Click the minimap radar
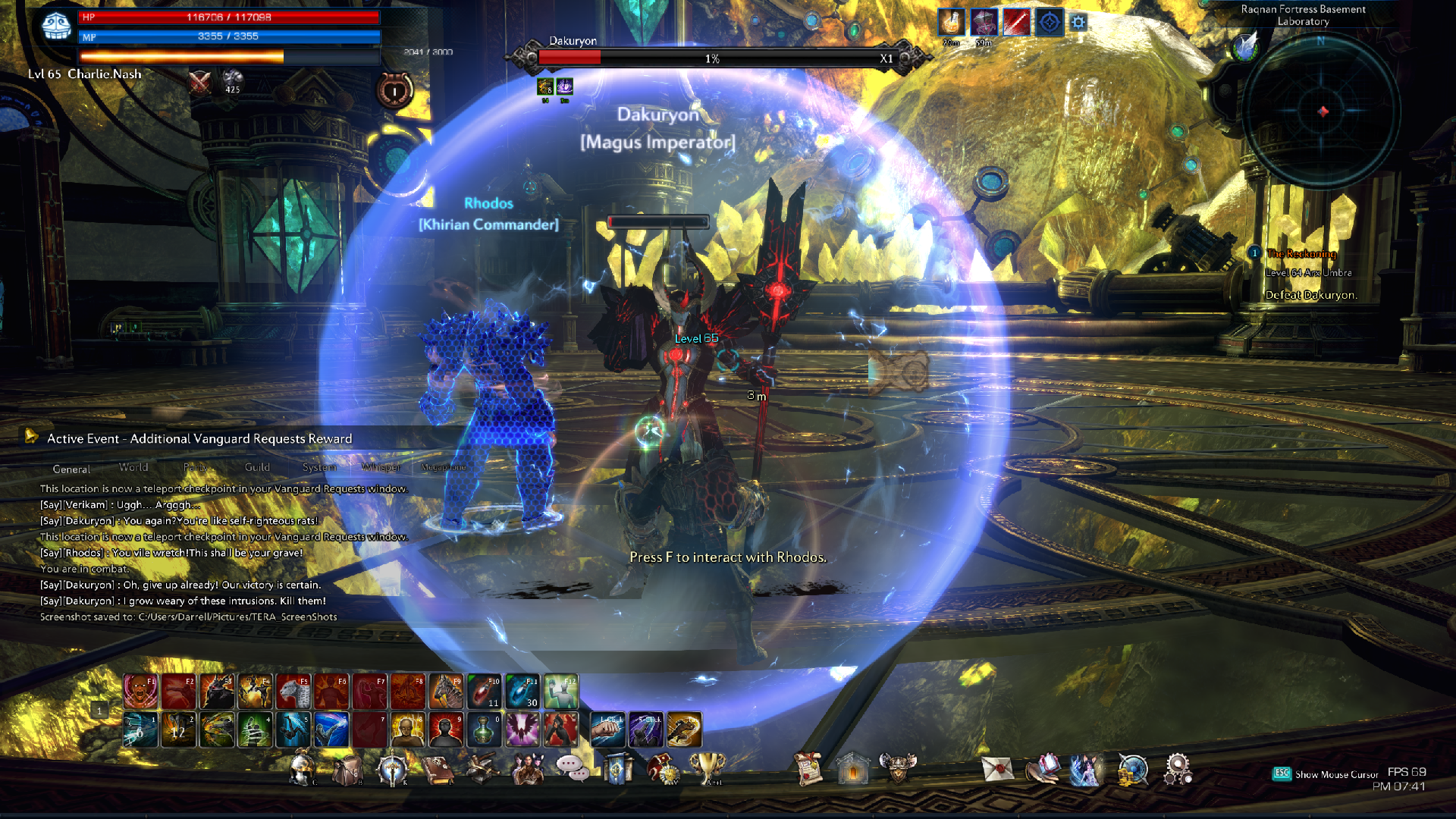This screenshot has width=1456, height=819. coord(1322,112)
